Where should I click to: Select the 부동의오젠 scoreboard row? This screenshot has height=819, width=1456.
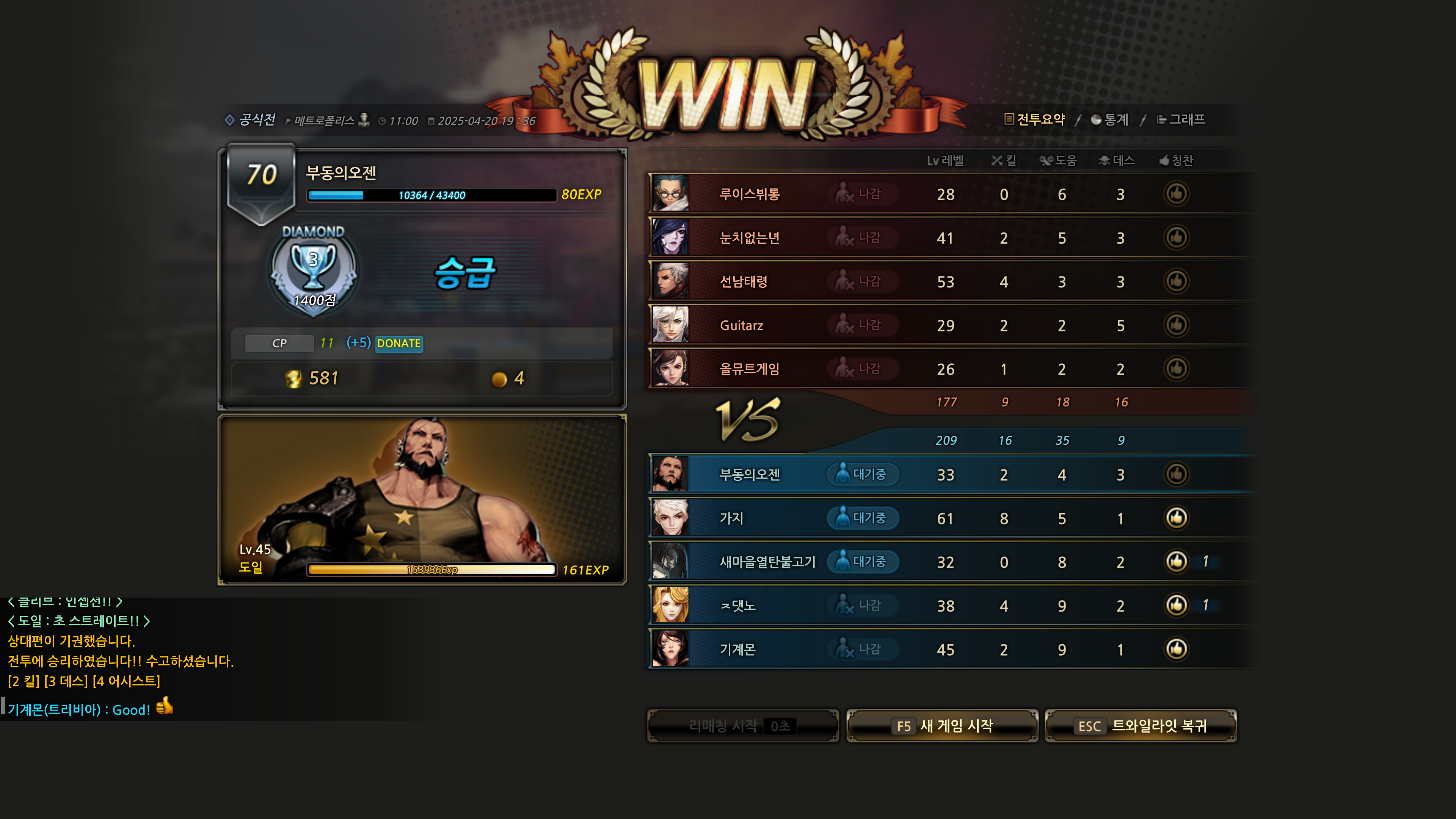pyautogui.click(x=750, y=475)
